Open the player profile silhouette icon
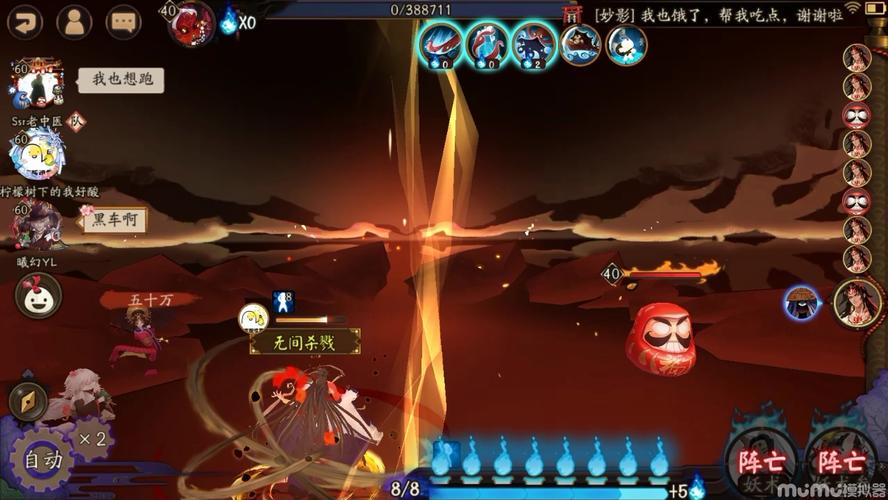This screenshot has height=500, width=888. coord(74,21)
